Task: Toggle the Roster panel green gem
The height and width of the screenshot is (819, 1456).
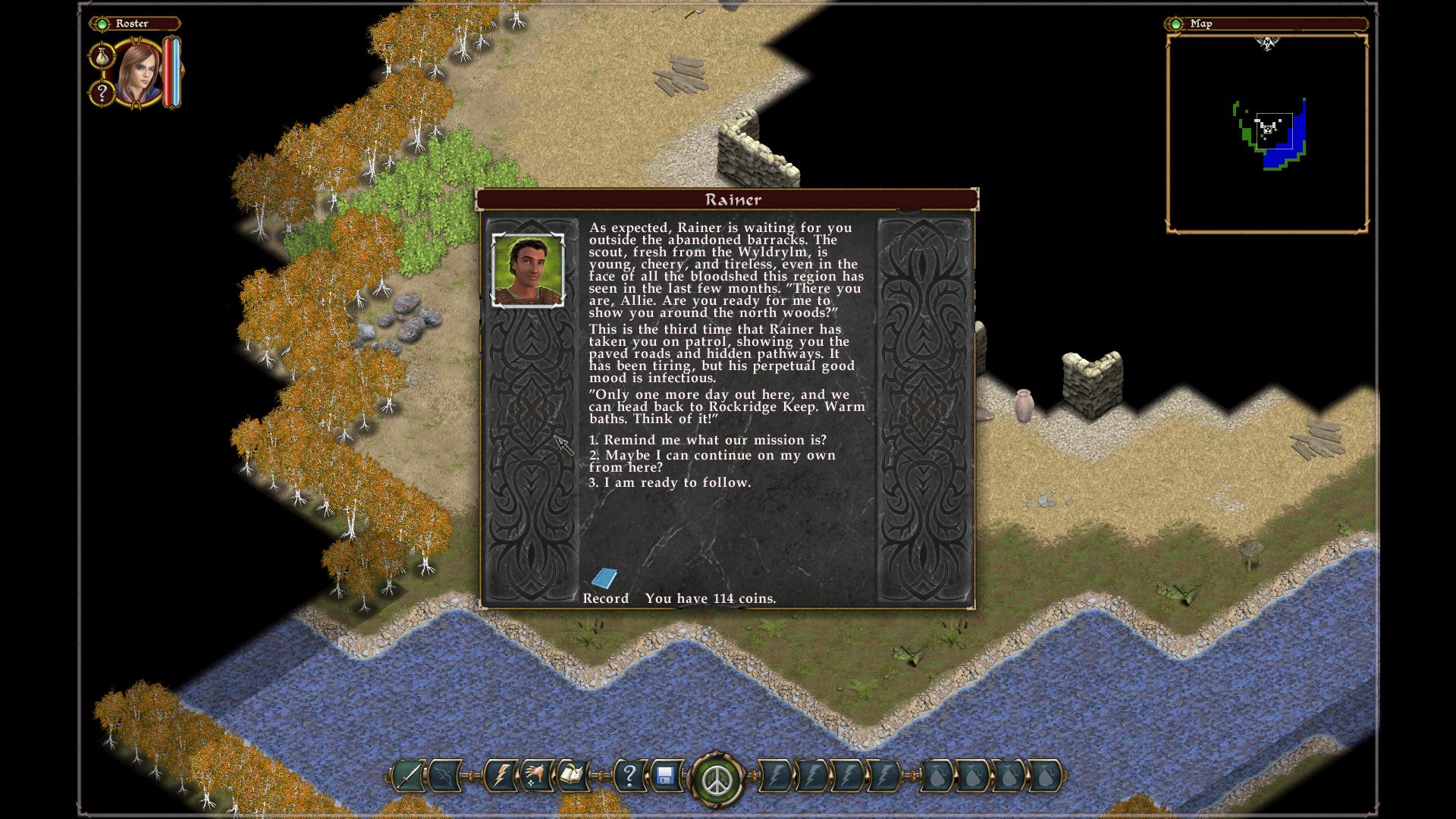Action: tap(102, 24)
